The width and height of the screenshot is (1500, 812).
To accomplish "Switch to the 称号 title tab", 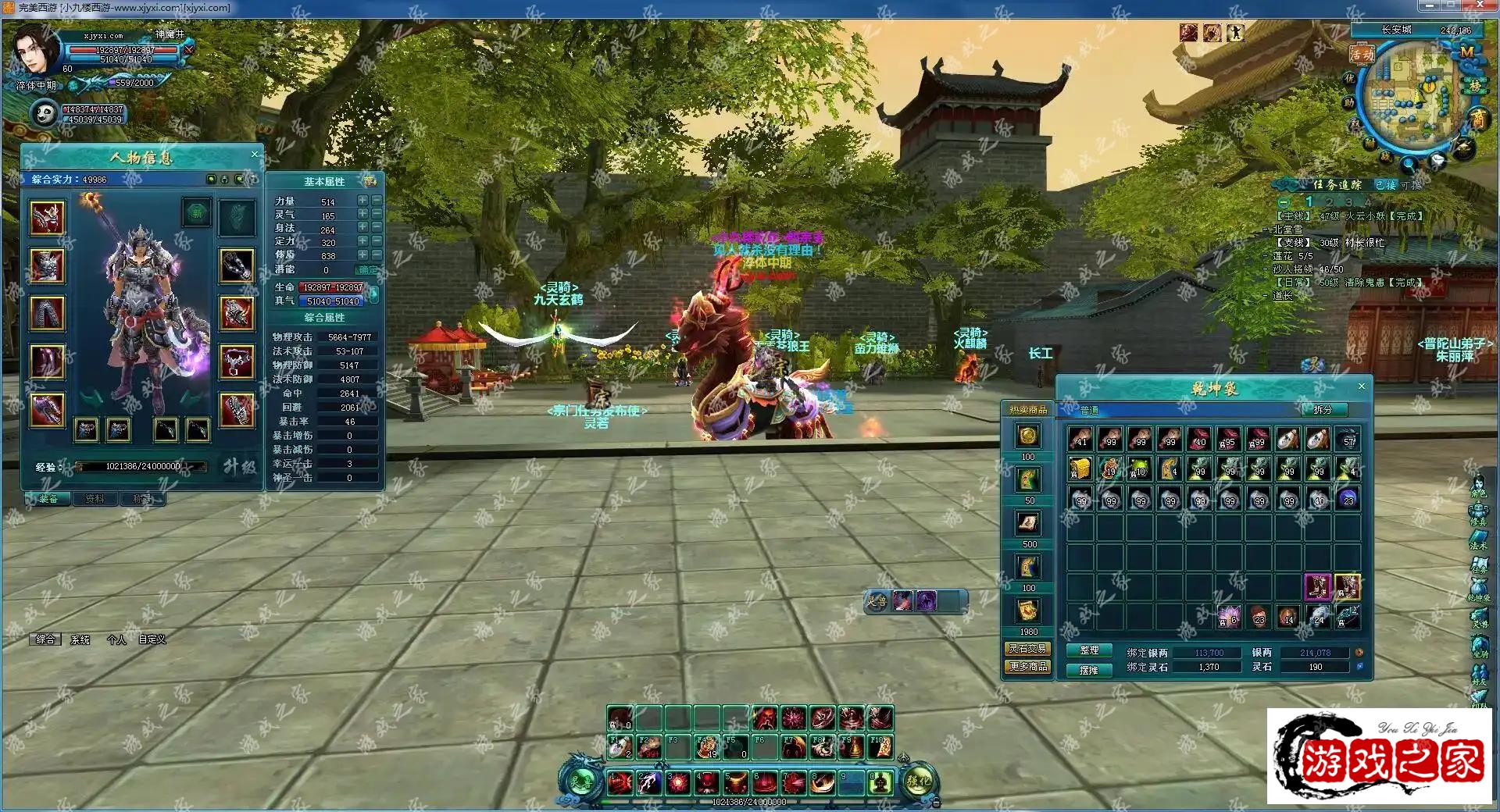I will [142, 499].
